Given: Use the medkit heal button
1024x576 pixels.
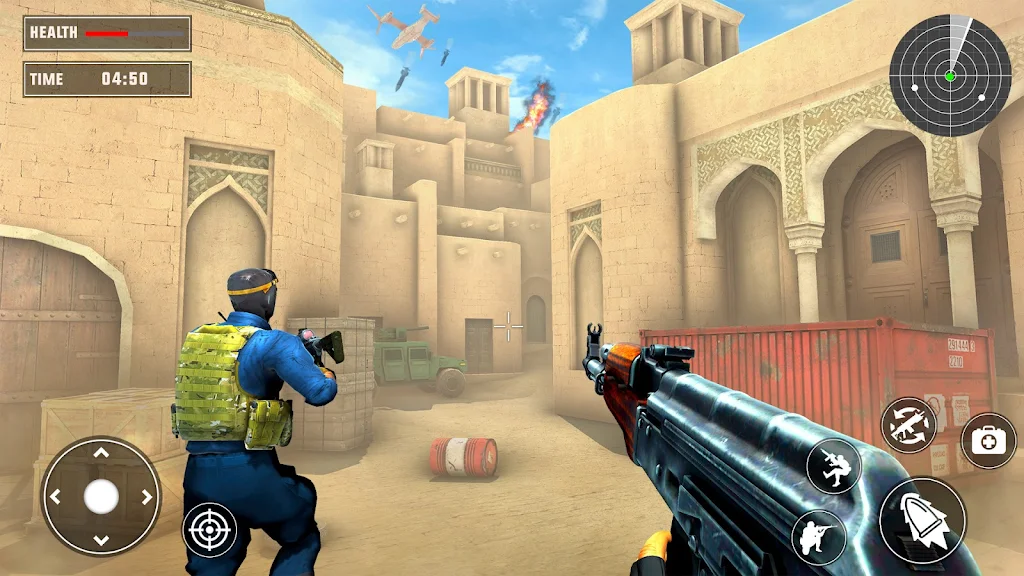Looking at the screenshot, I should point(989,440).
